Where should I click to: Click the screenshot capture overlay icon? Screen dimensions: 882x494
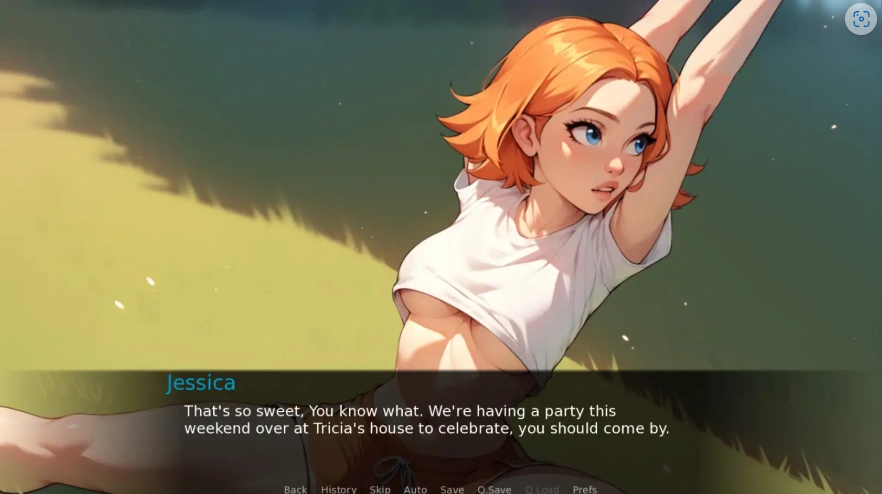click(860, 19)
